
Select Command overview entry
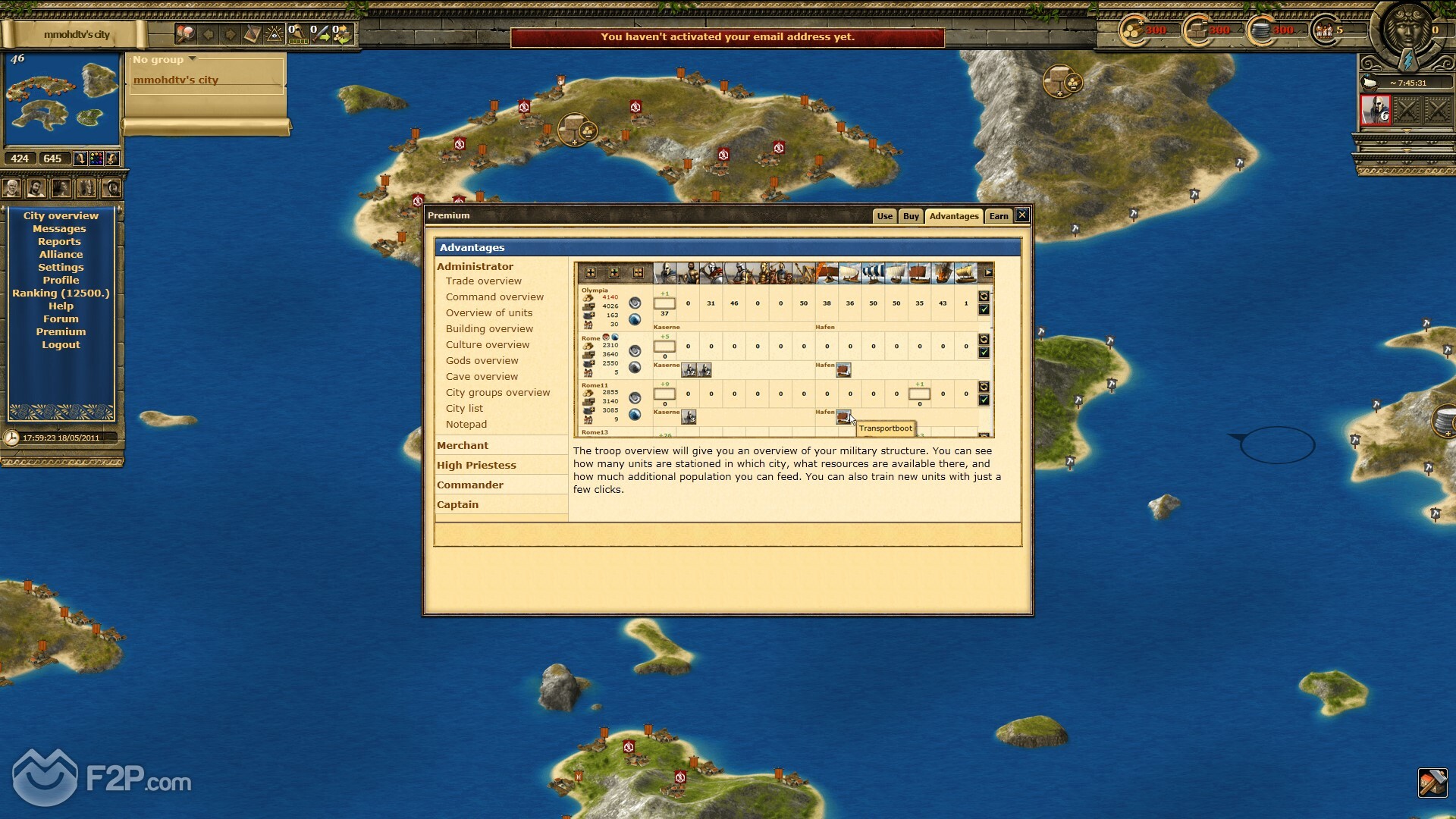(494, 297)
